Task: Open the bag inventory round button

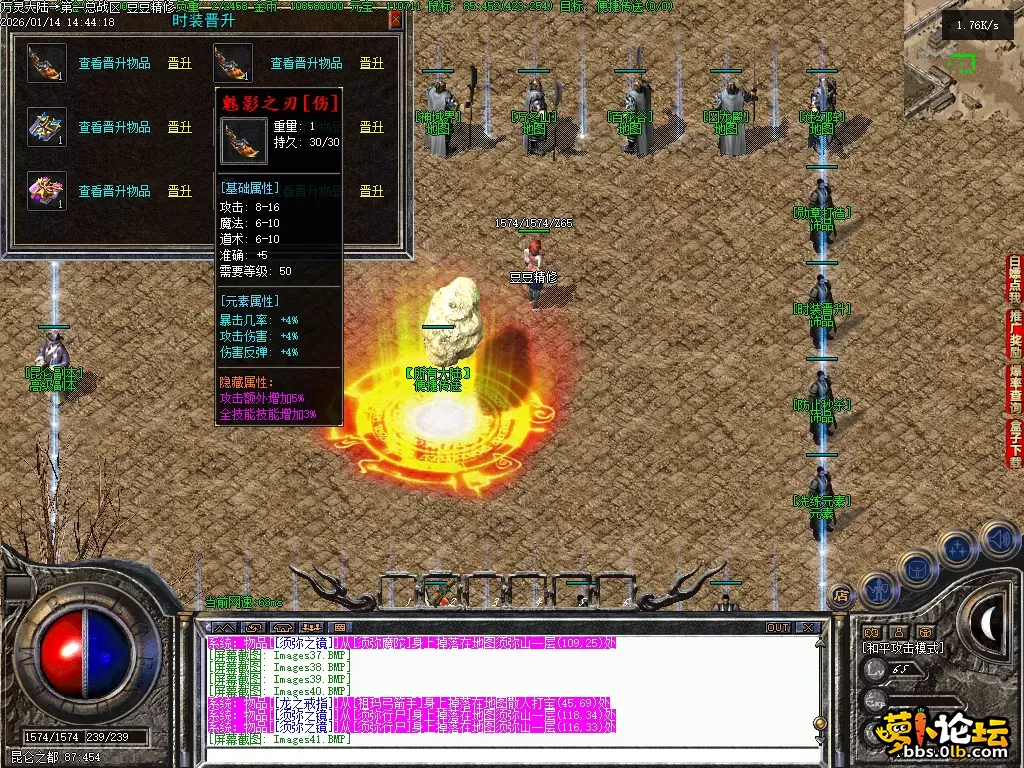Action: pos(916,569)
